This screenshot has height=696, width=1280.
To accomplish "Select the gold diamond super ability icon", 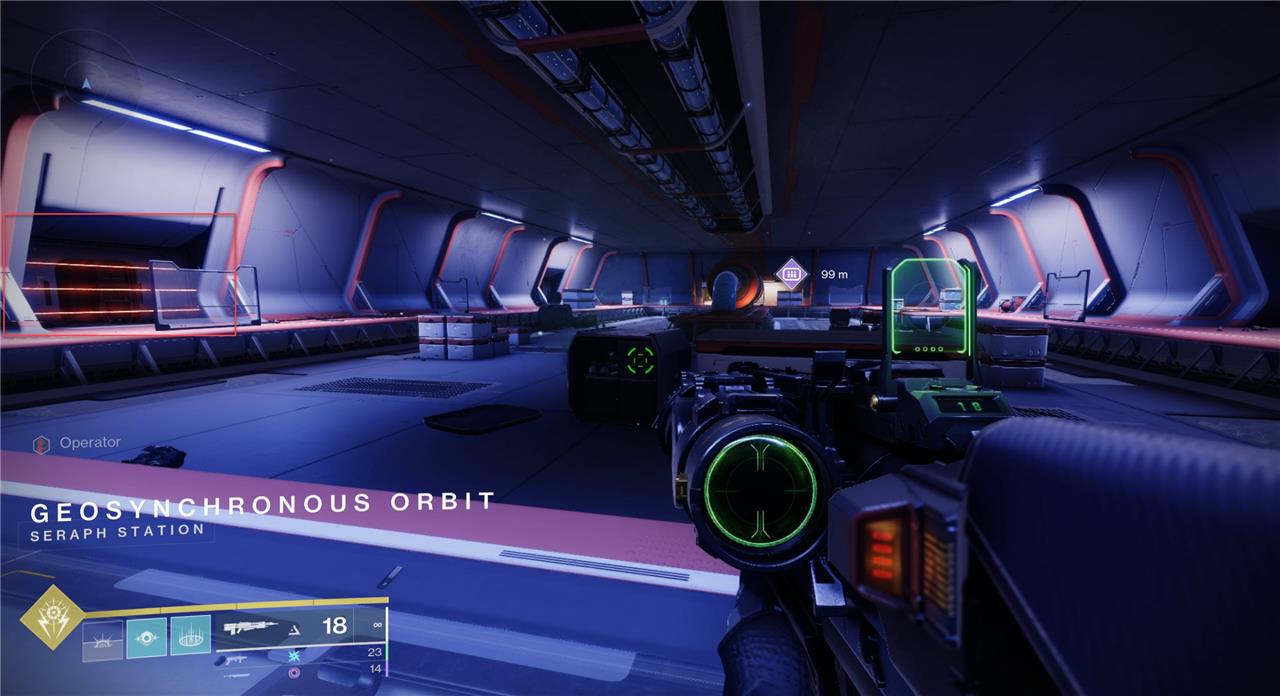I will (51, 620).
